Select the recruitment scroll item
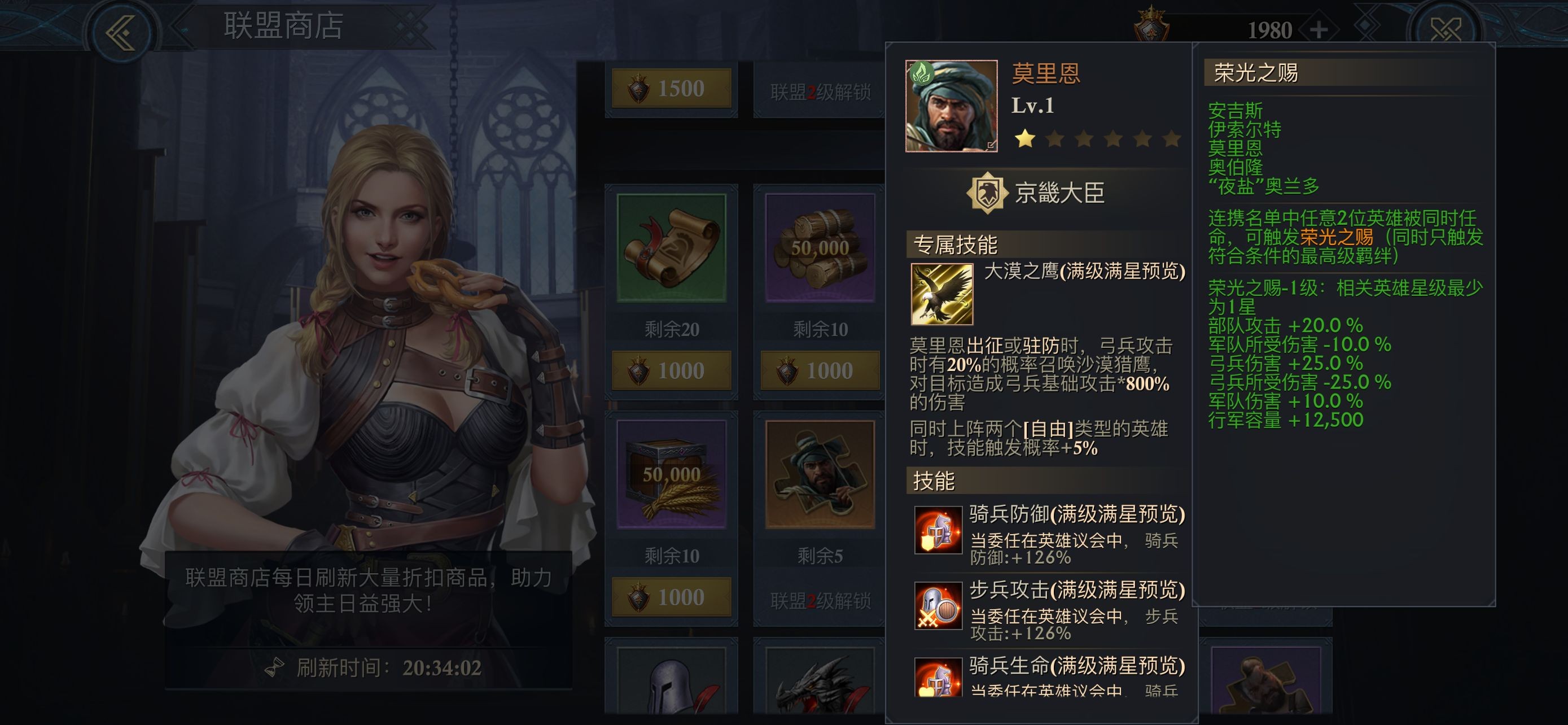Screen dimensions: 1568x725 pos(671,248)
